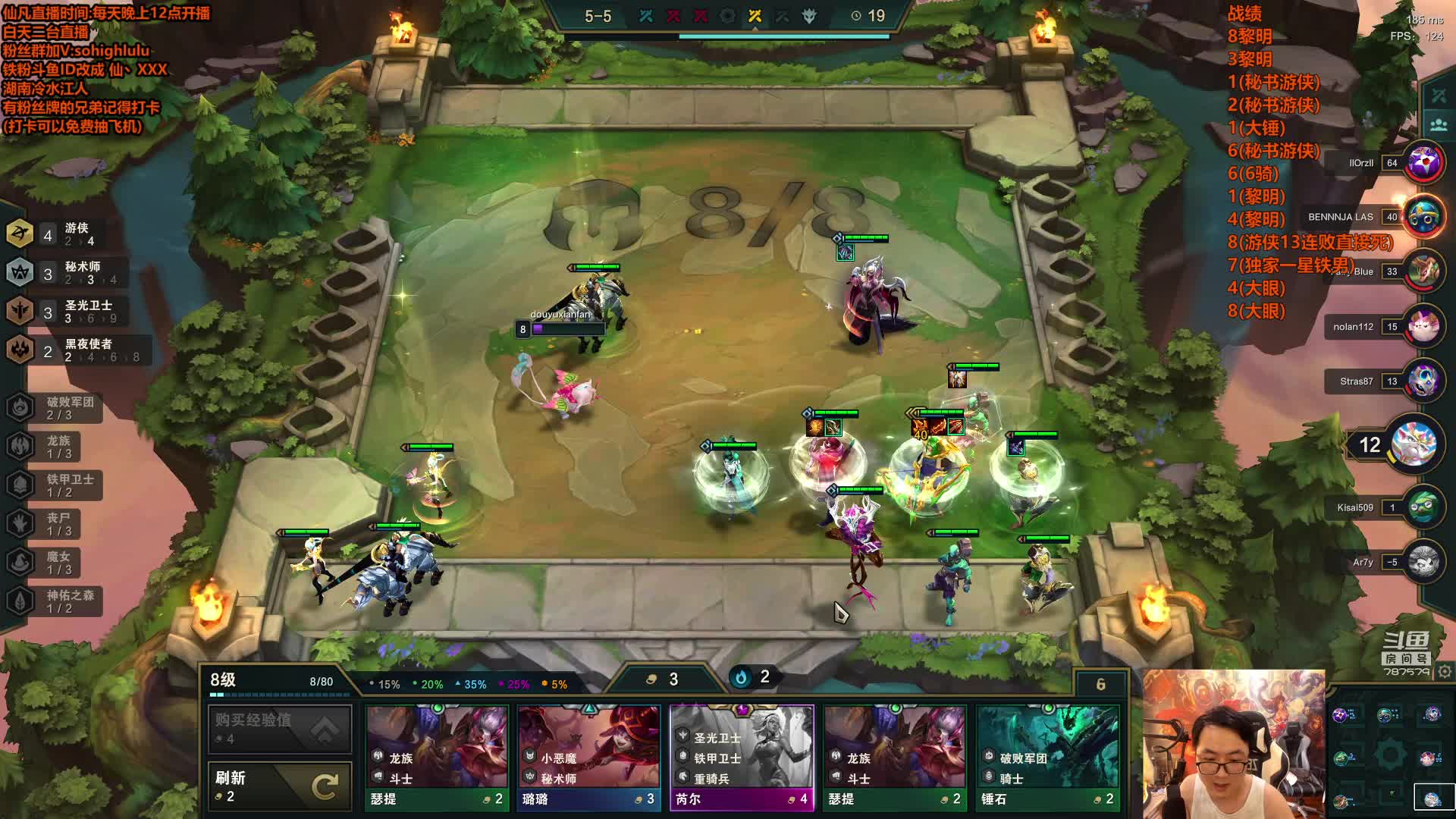Spectate Kisai509's board via portrait
Image resolution: width=1456 pixels, height=819 pixels.
click(x=1423, y=507)
